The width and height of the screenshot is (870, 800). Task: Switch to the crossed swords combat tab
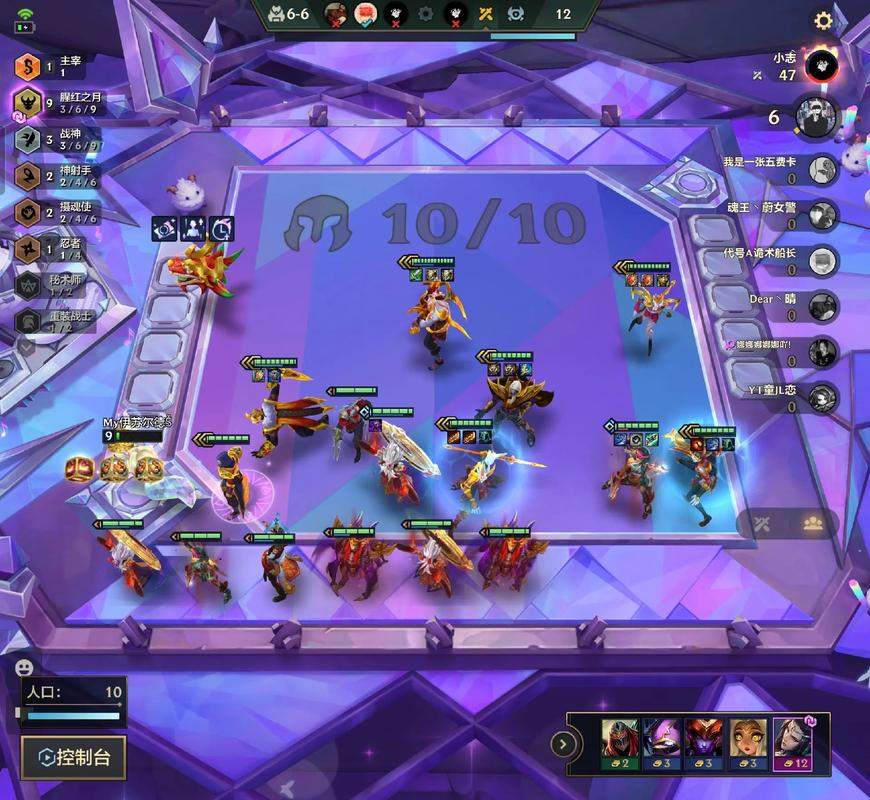(763, 523)
